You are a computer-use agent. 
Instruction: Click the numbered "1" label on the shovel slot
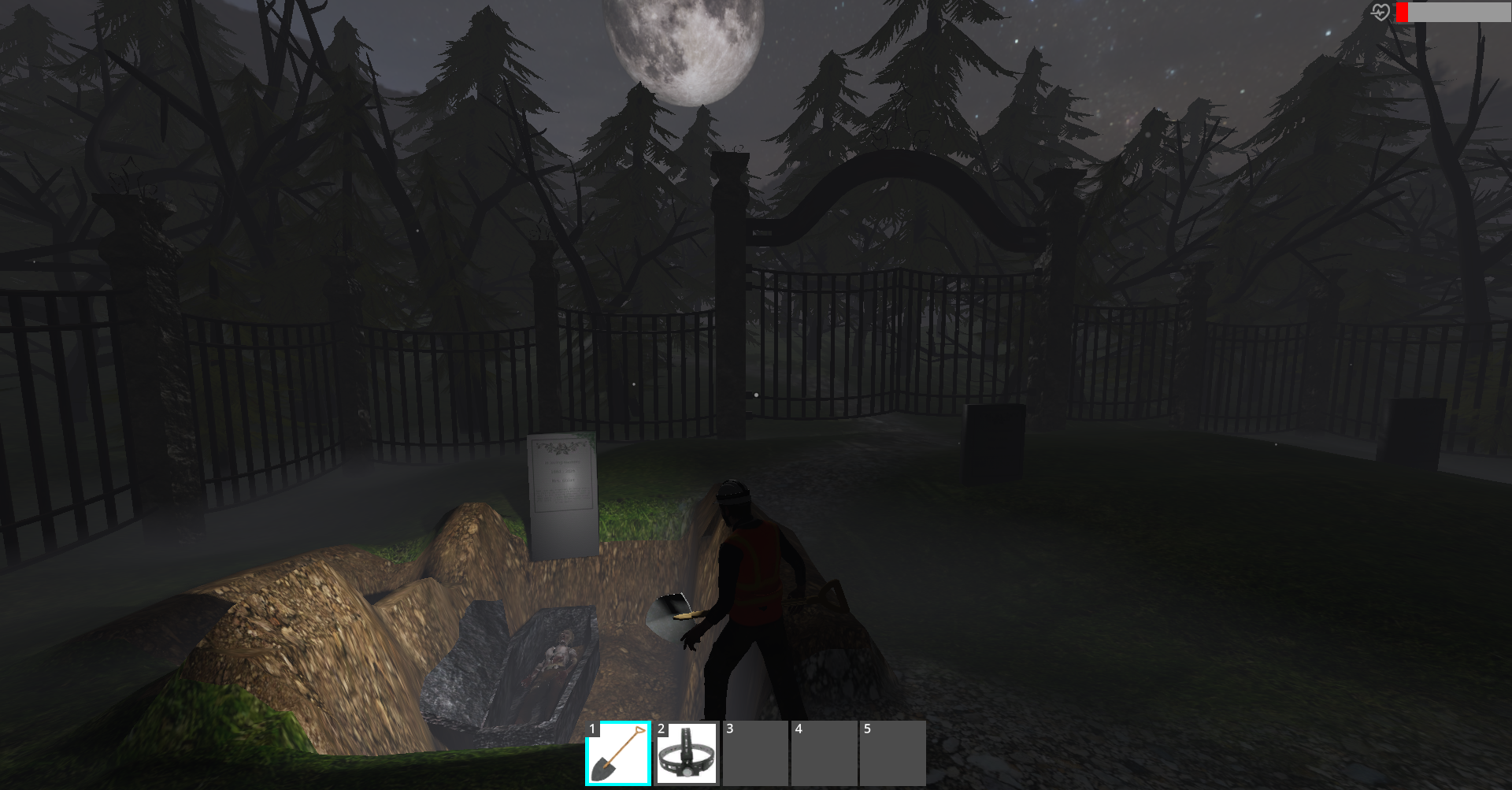(x=593, y=730)
